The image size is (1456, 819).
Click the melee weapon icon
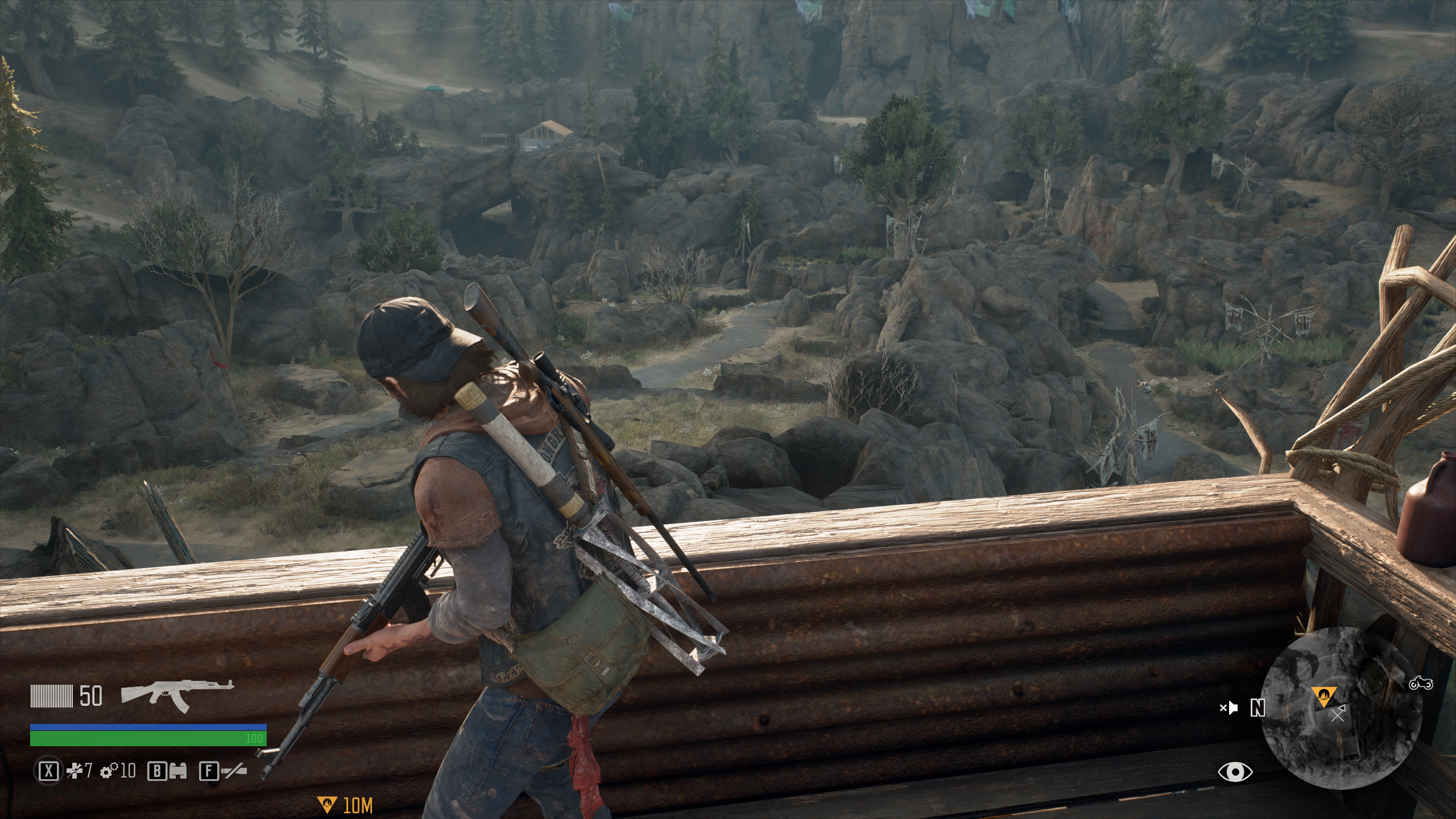pyautogui.click(x=234, y=771)
